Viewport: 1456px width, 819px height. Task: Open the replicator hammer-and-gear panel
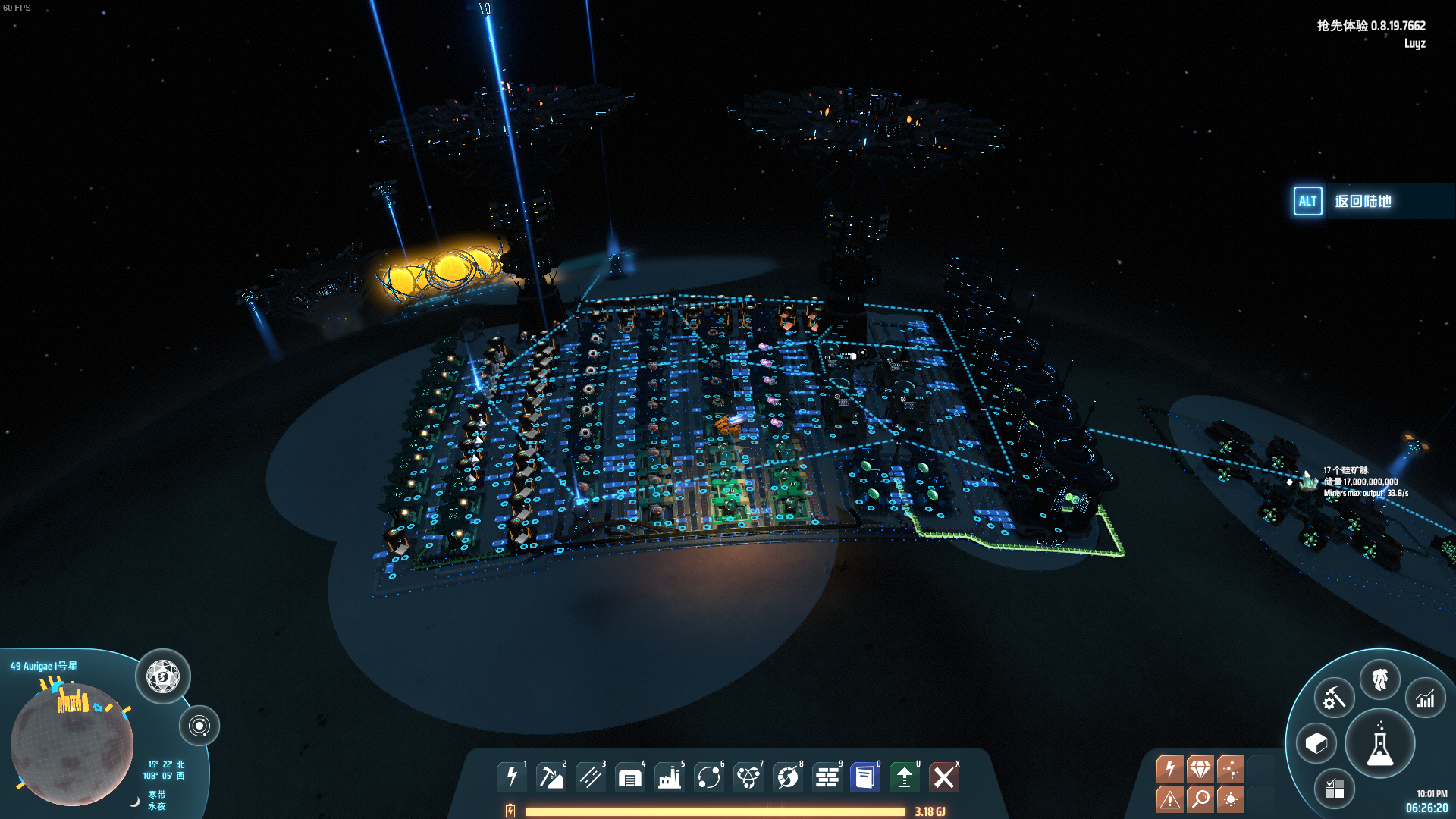1334,698
